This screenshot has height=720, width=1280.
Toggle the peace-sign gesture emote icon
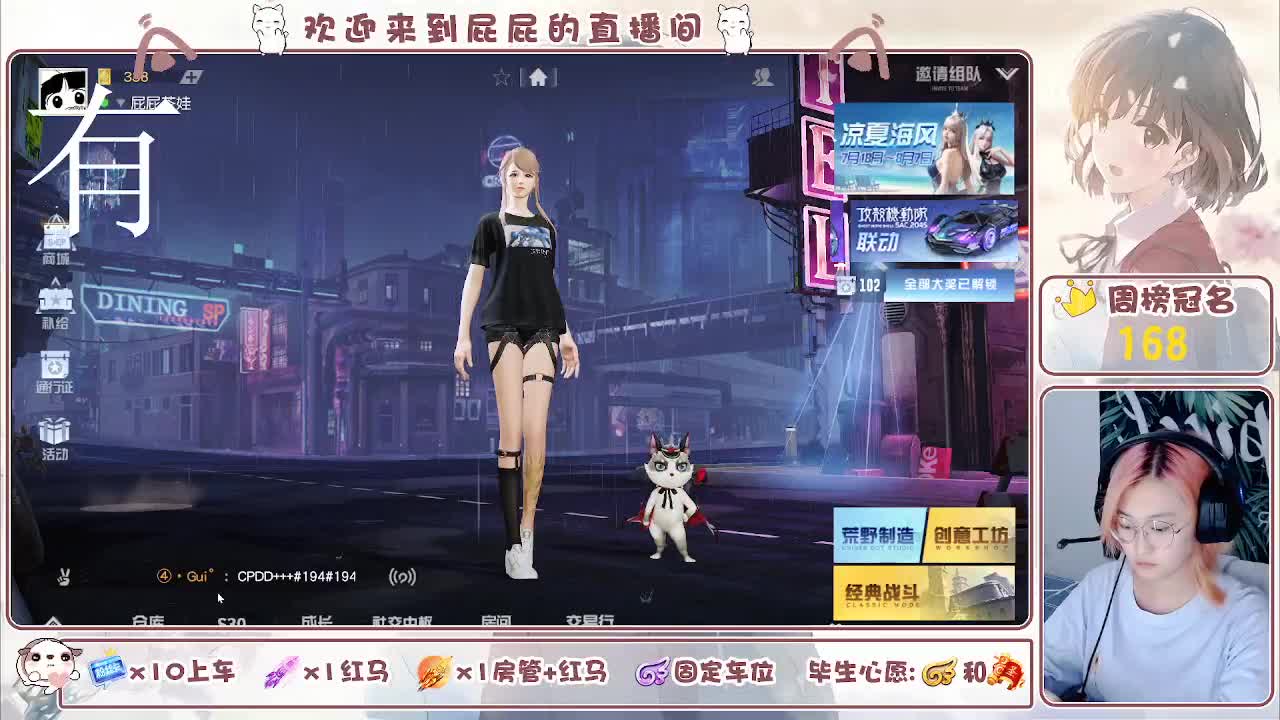click(63, 577)
